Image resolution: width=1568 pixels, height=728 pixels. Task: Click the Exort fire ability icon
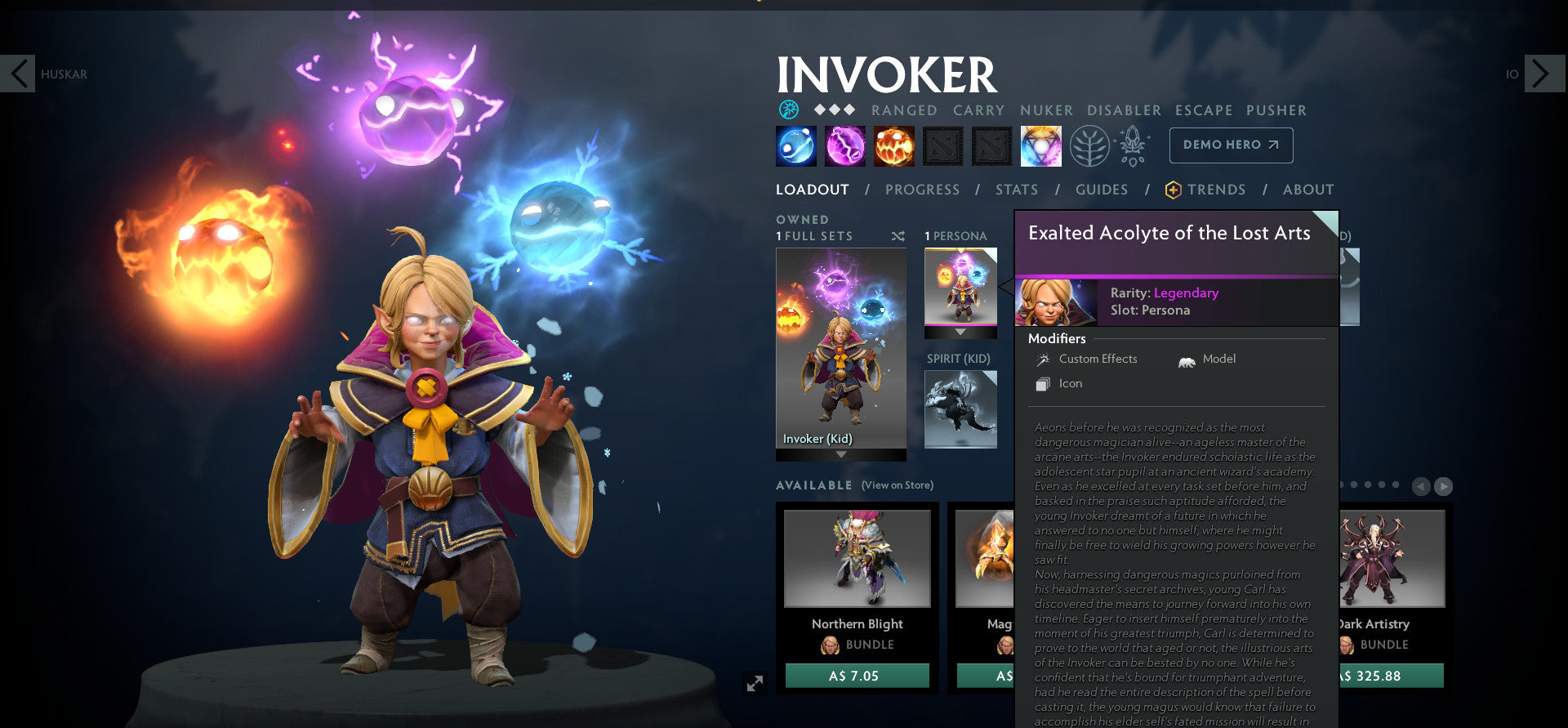tap(893, 145)
